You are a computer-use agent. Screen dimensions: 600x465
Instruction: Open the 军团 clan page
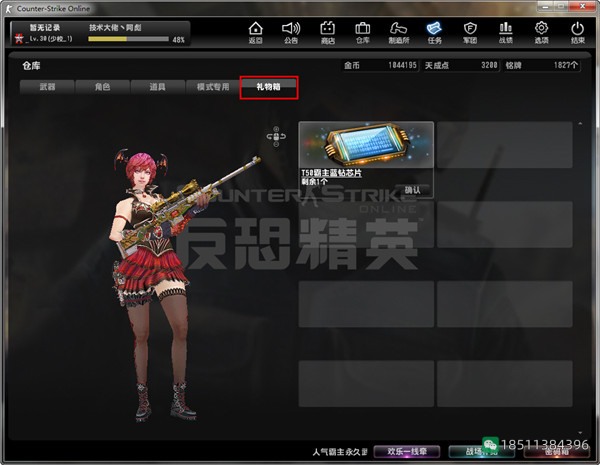[470, 32]
